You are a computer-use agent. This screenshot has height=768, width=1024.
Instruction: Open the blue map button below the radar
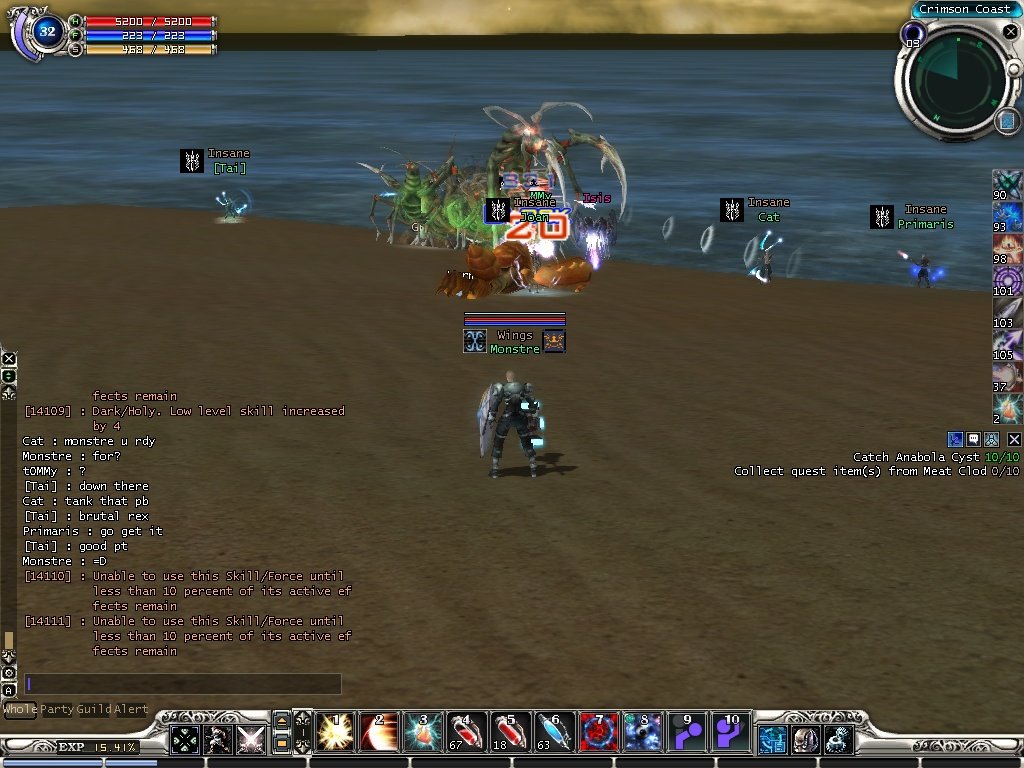tap(1006, 121)
